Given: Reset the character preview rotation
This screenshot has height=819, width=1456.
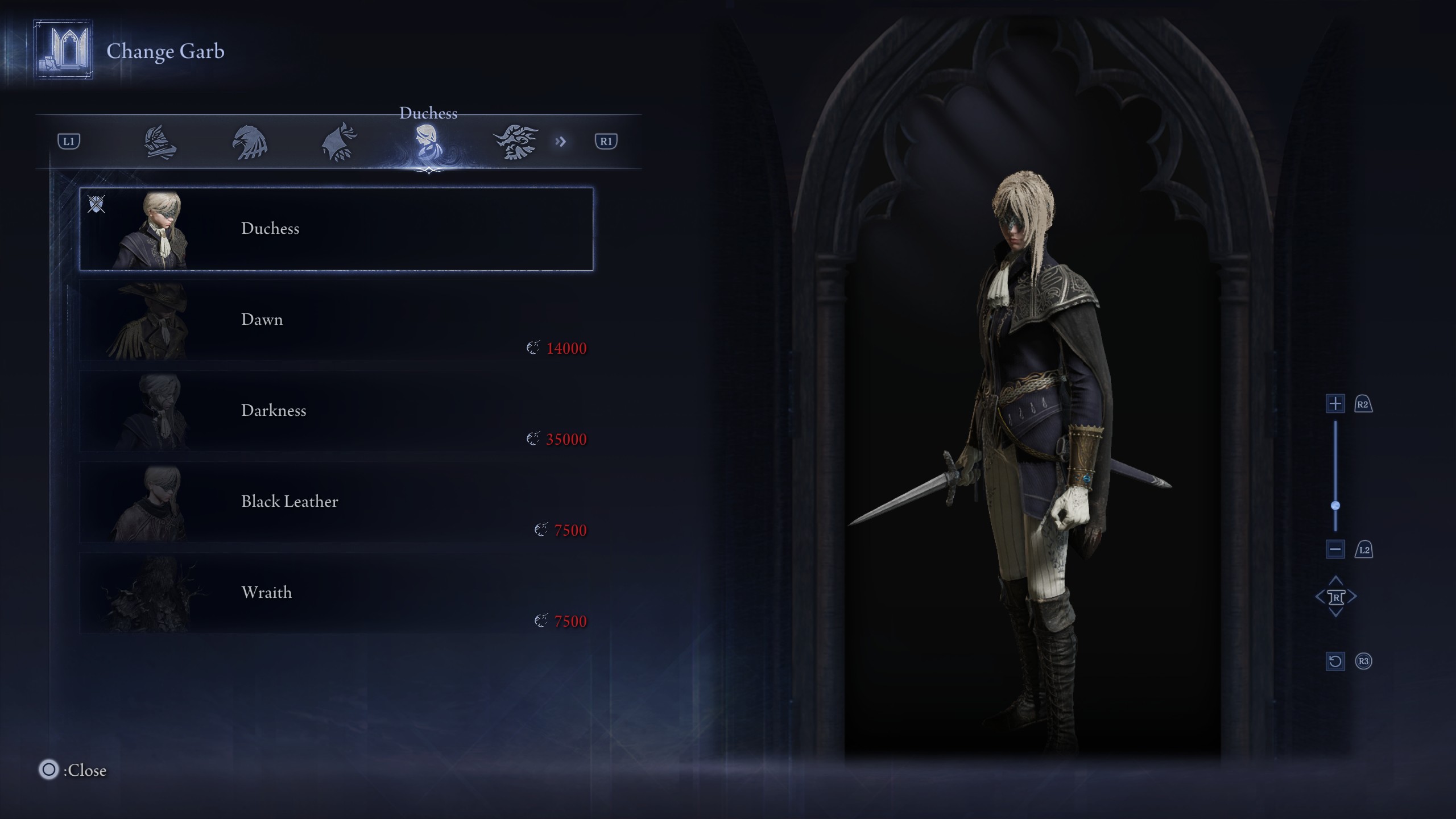Looking at the screenshot, I should 1335,661.
